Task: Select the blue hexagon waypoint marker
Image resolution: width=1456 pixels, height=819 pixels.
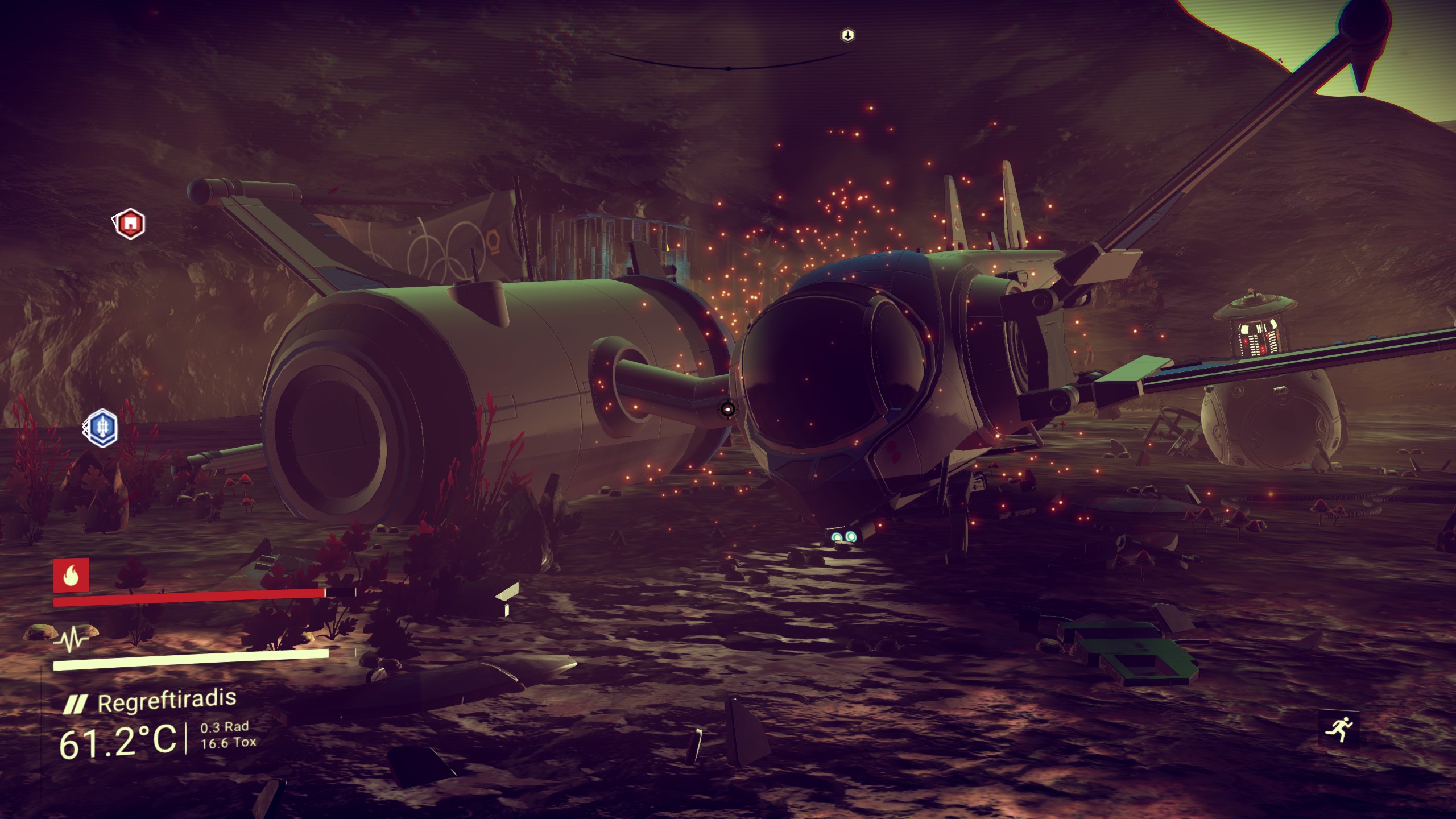Action: click(x=102, y=427)
